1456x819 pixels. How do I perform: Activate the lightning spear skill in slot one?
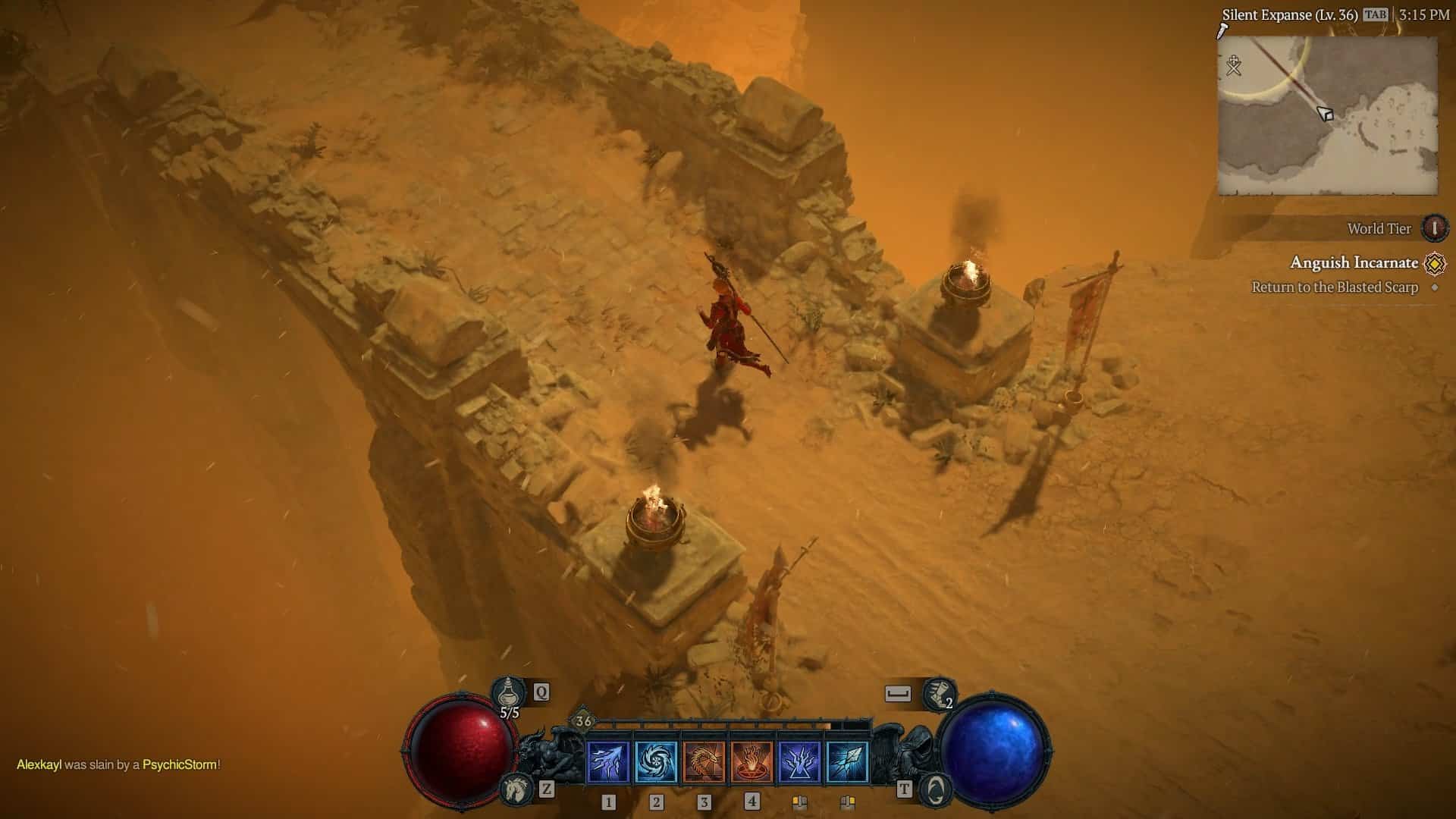tap(608, 762)
